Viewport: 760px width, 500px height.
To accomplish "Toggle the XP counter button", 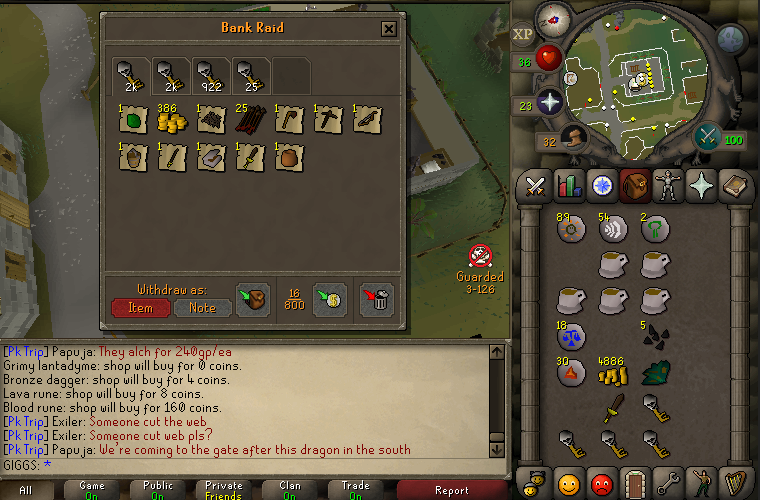I will (x=523, y=33).
